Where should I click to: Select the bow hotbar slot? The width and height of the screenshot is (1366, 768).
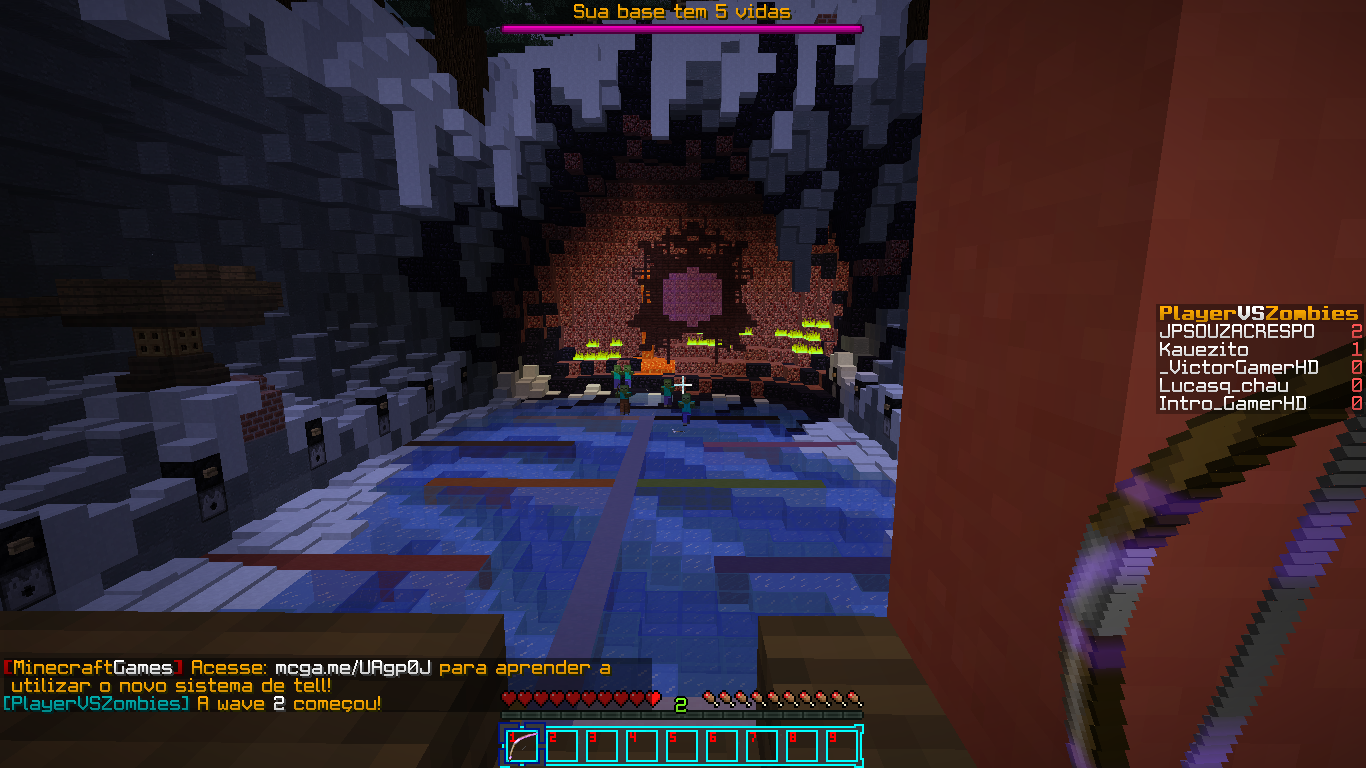click(x=522, y=746)
